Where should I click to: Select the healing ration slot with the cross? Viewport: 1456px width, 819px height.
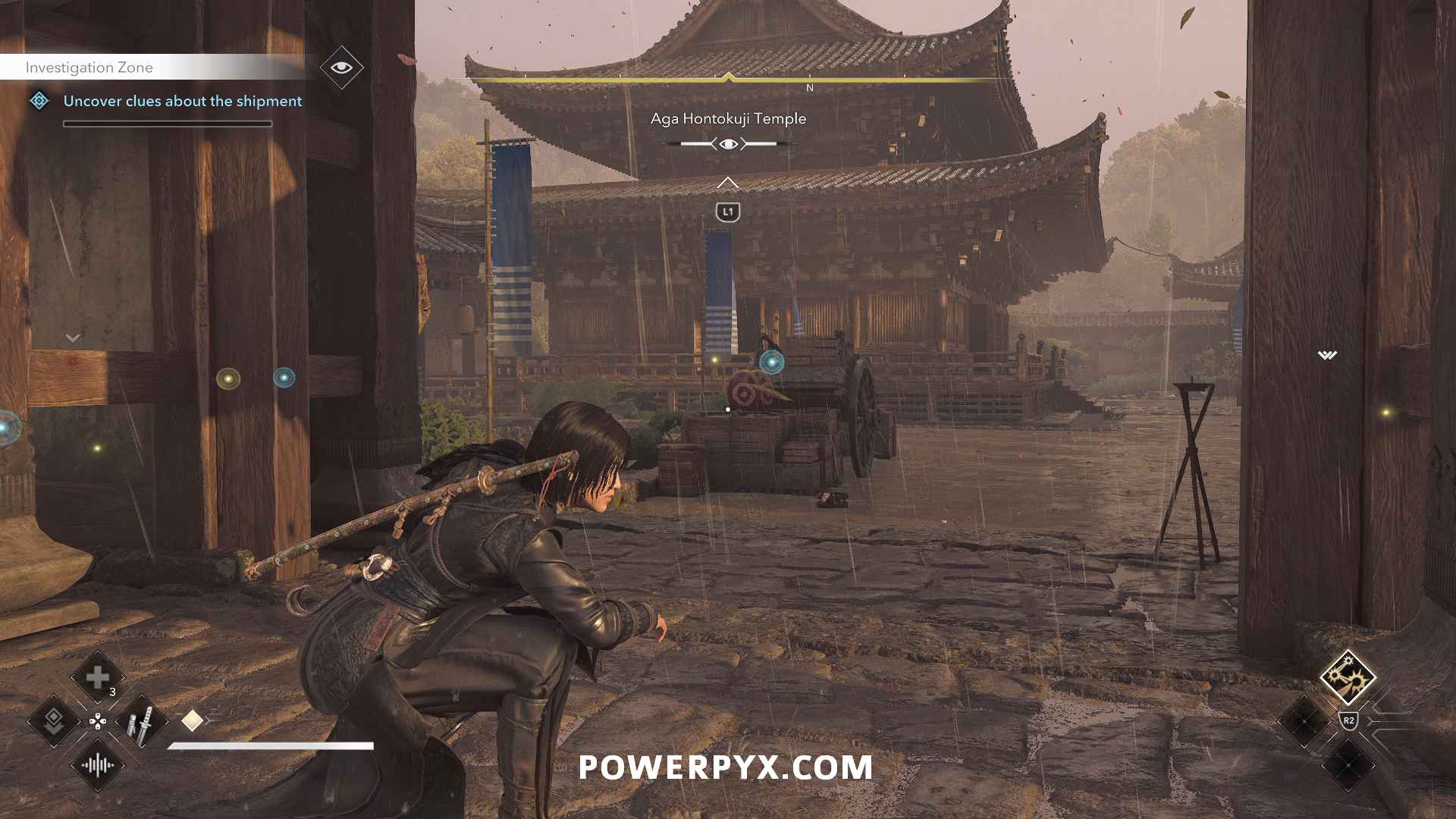[98, 677]
